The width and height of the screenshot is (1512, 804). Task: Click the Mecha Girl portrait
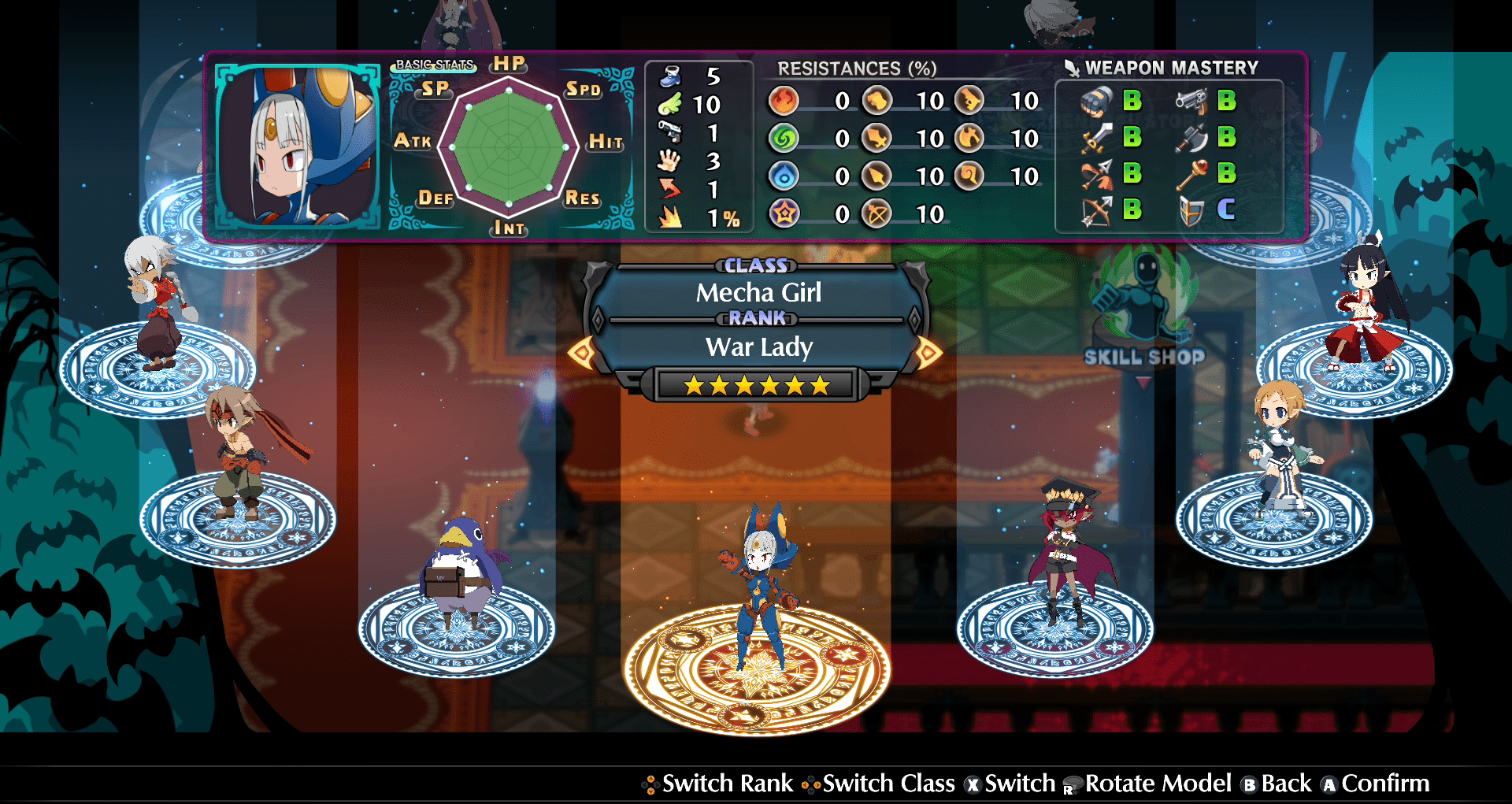point(296,146)
